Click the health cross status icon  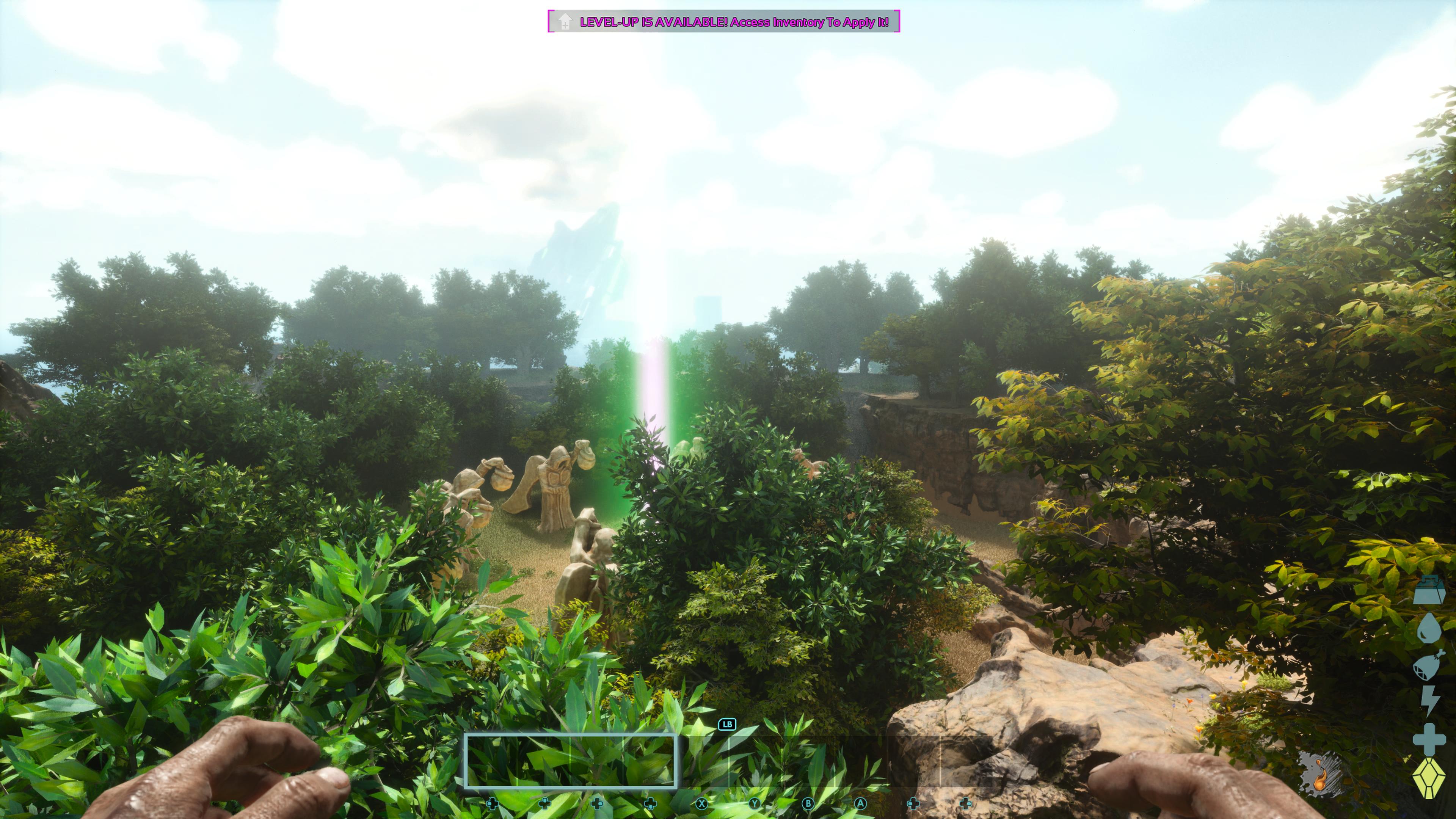[1429, 739]
